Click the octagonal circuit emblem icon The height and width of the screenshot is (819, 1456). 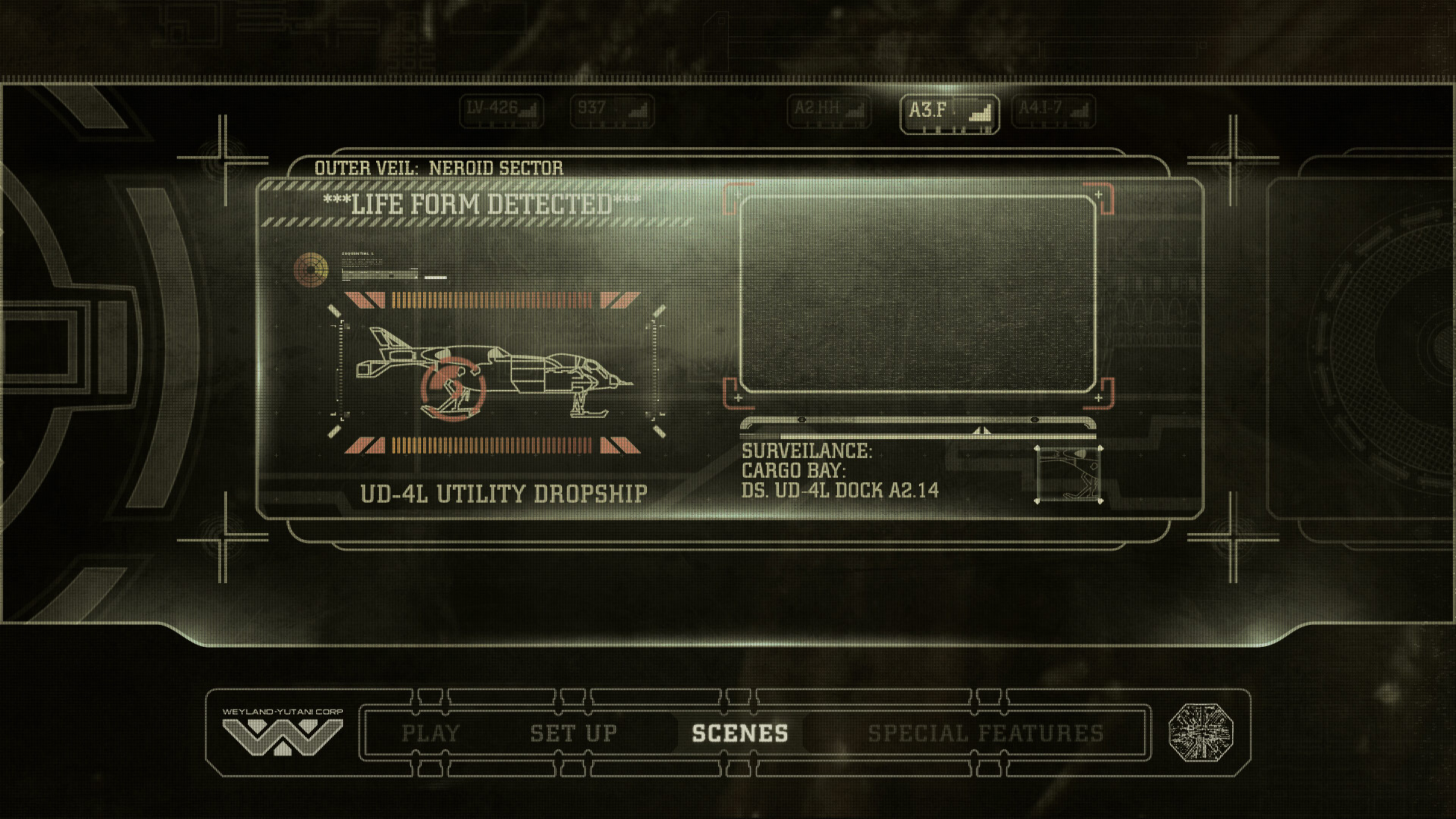coord(1200,733)
